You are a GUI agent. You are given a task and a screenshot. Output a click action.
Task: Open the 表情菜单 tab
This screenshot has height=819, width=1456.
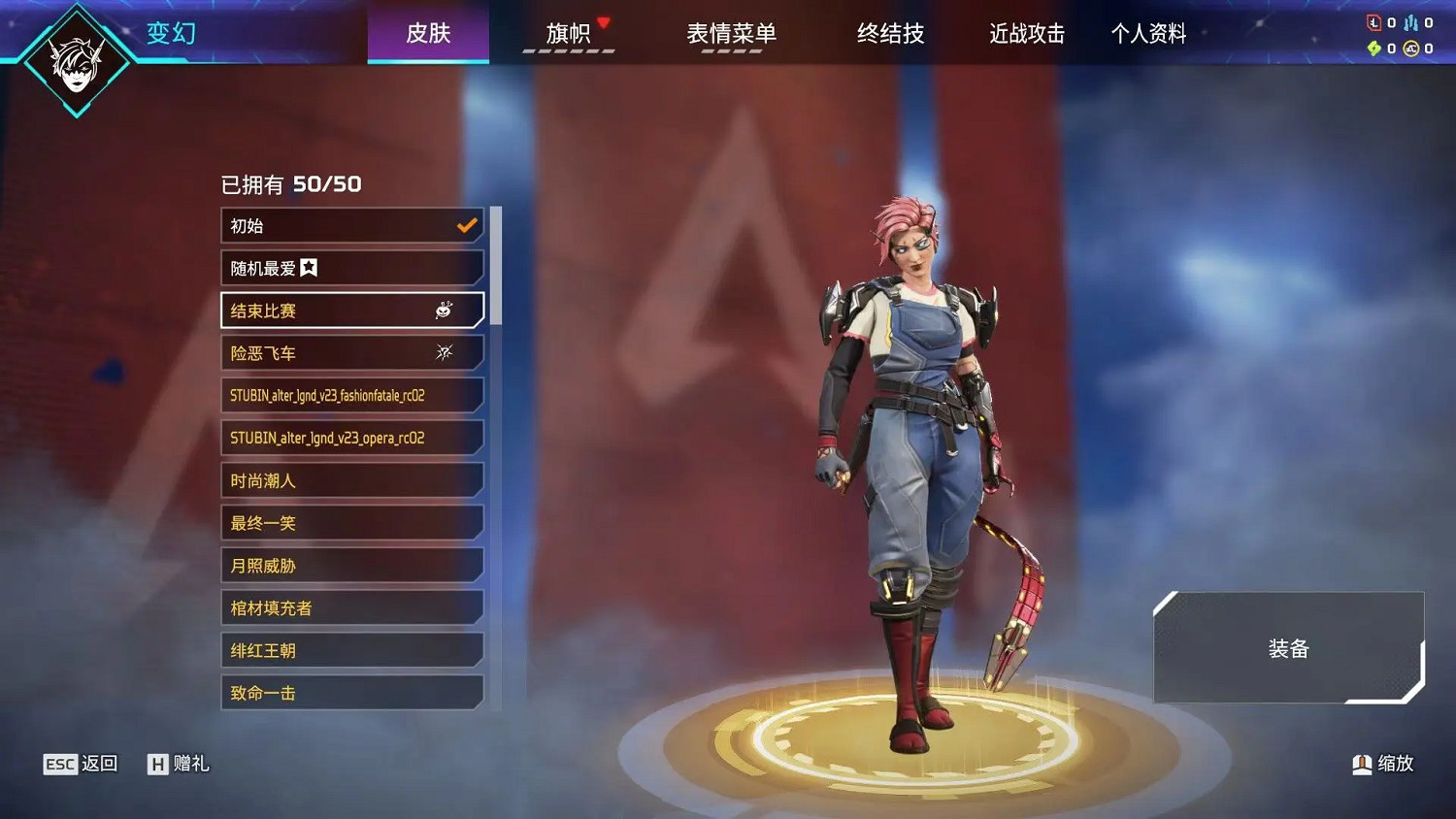(733, 34)
